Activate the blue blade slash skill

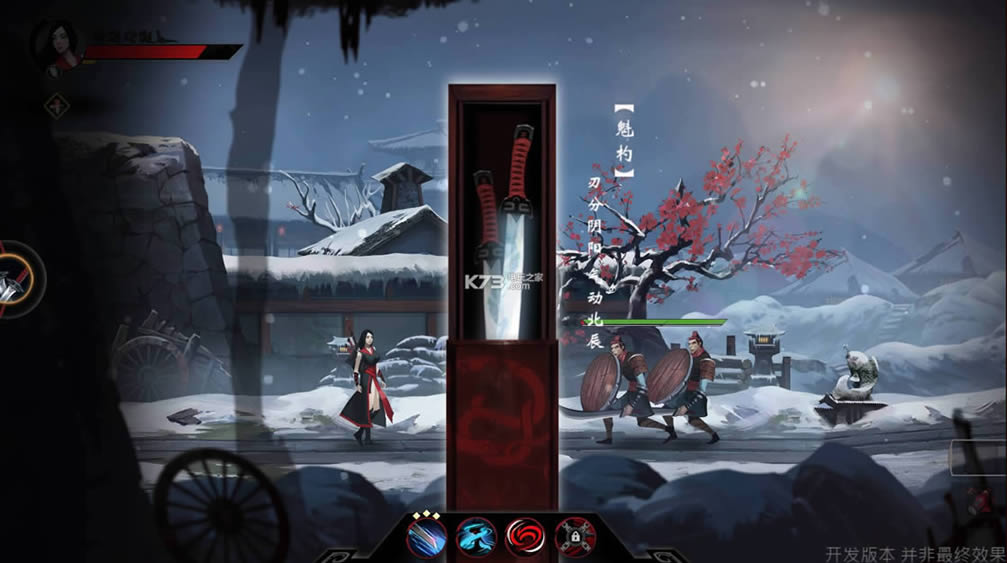[427, 538]
